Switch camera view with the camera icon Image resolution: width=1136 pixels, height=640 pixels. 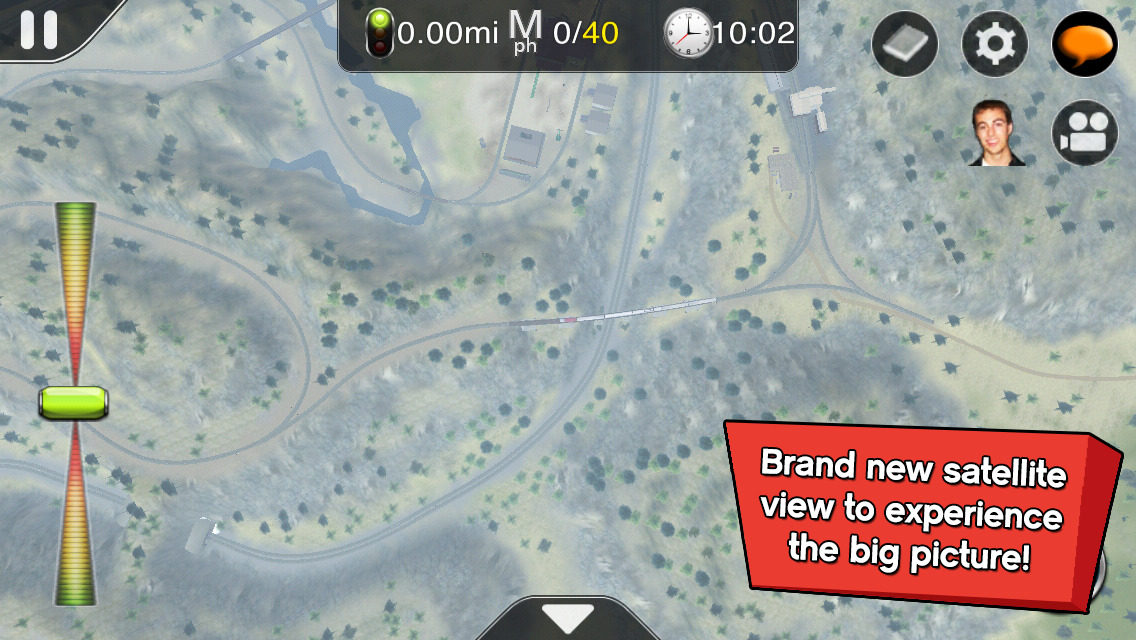click(x=1084, y=134)
